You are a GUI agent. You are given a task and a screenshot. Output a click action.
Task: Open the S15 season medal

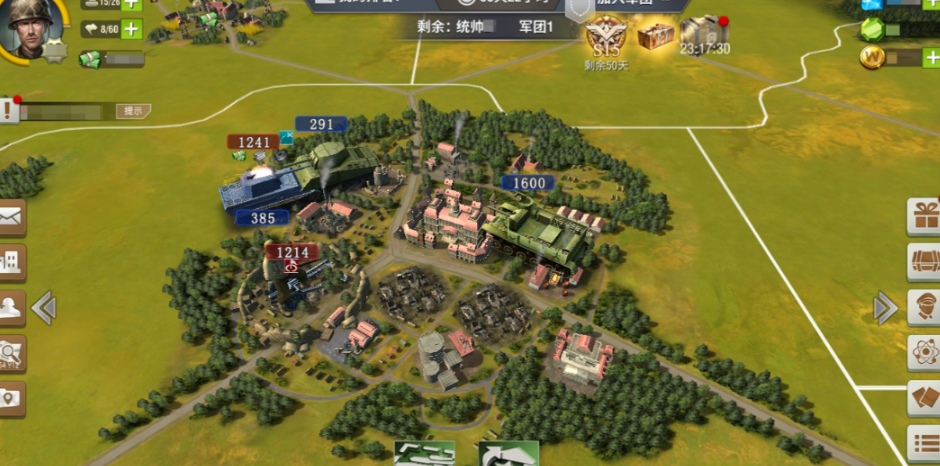click(603, 37)
